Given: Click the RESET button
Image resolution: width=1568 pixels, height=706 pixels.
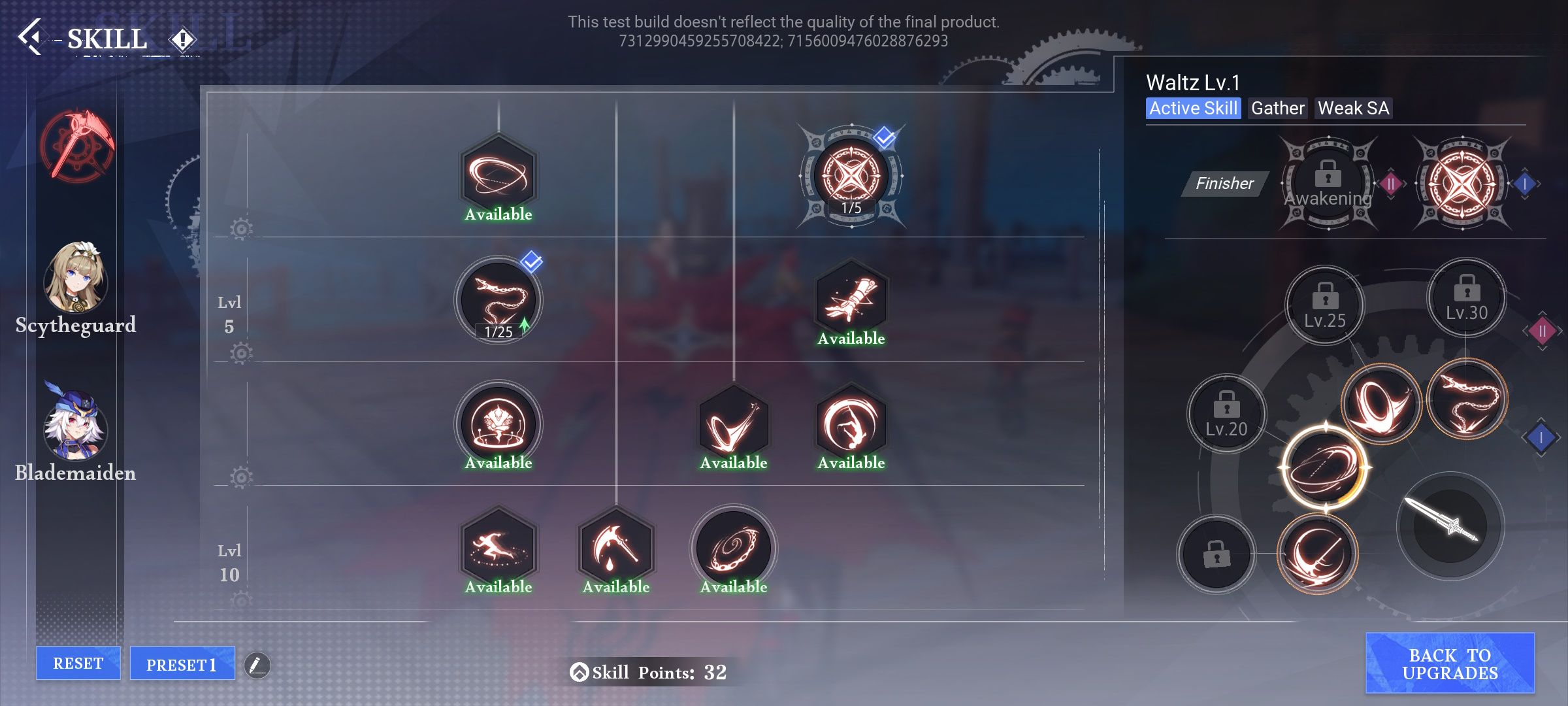Looking at the screenshot, I should 78,662.
